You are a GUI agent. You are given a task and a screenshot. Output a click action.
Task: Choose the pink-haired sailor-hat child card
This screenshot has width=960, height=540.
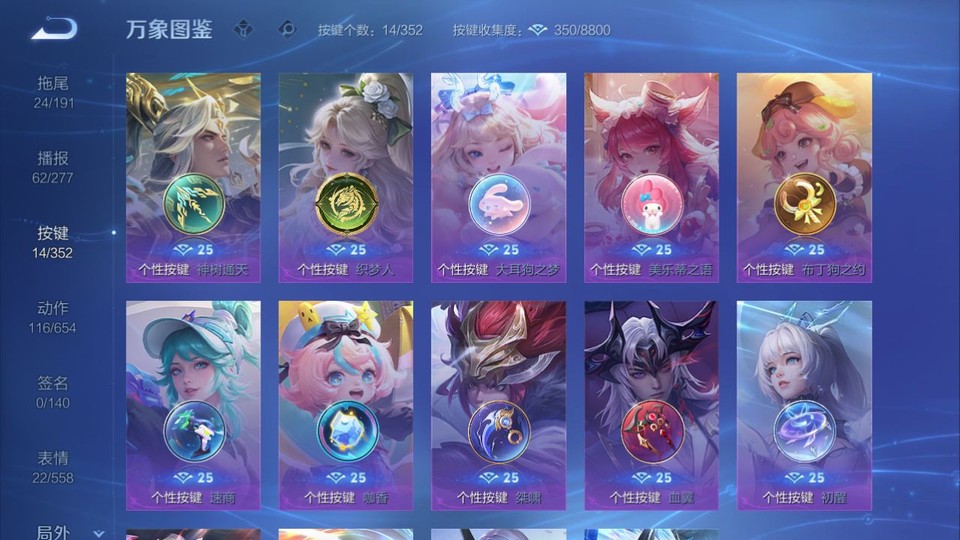pos(346,405)
